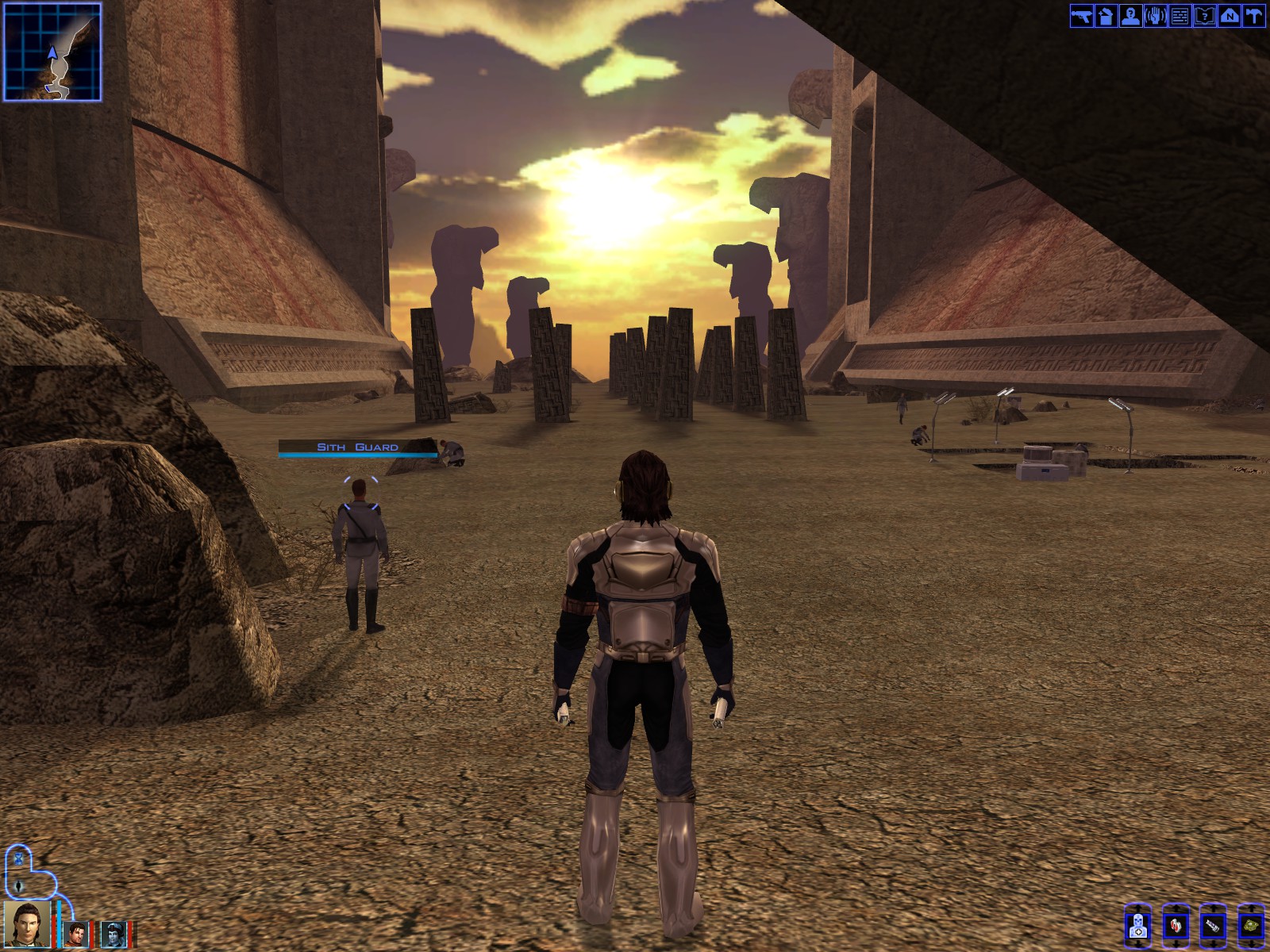The image size is (1270, 952).
Task: Open the Equipment screen (blaster icon)
Action: 1081,15
